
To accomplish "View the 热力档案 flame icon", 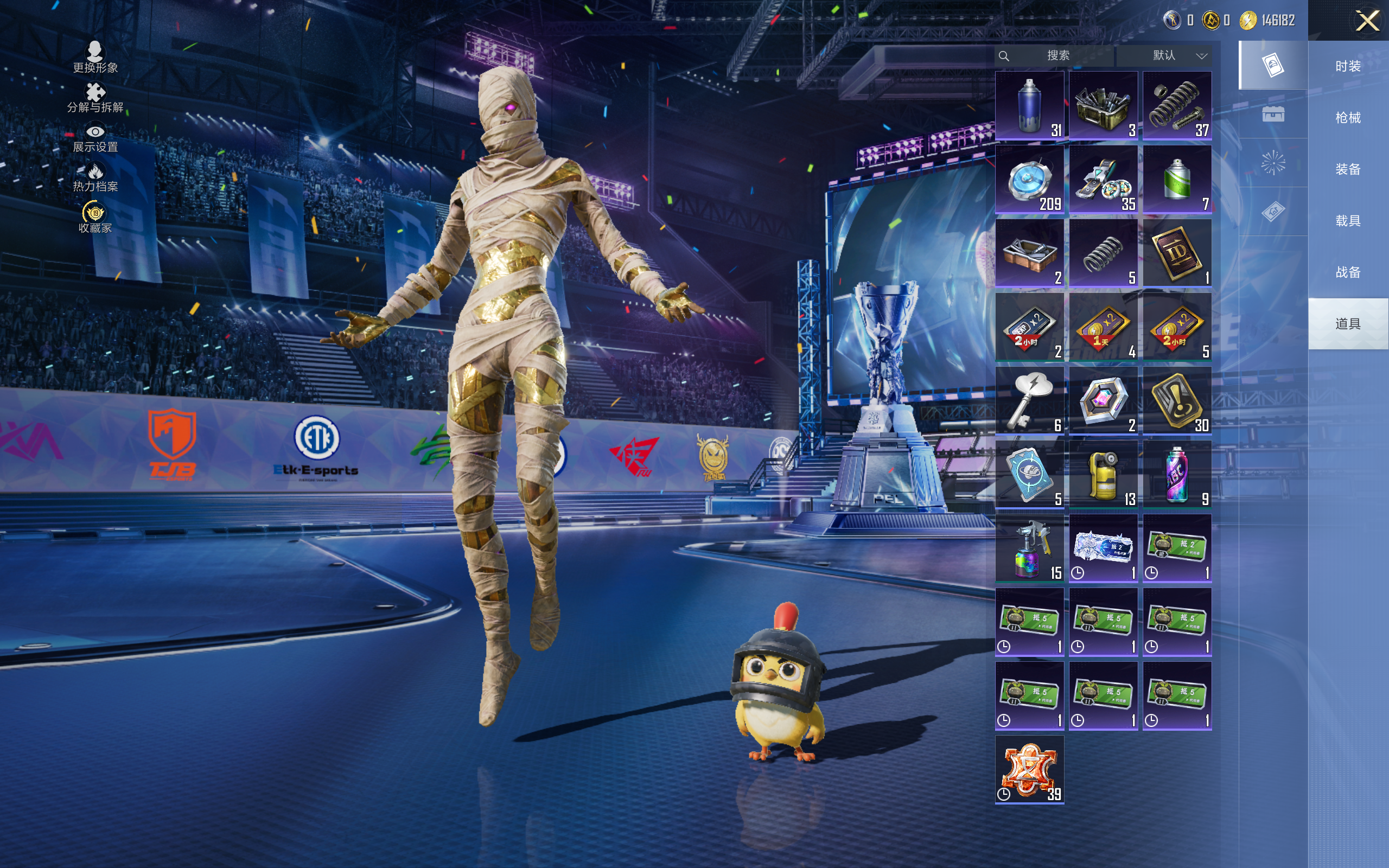I will click(x=95, y=177).
